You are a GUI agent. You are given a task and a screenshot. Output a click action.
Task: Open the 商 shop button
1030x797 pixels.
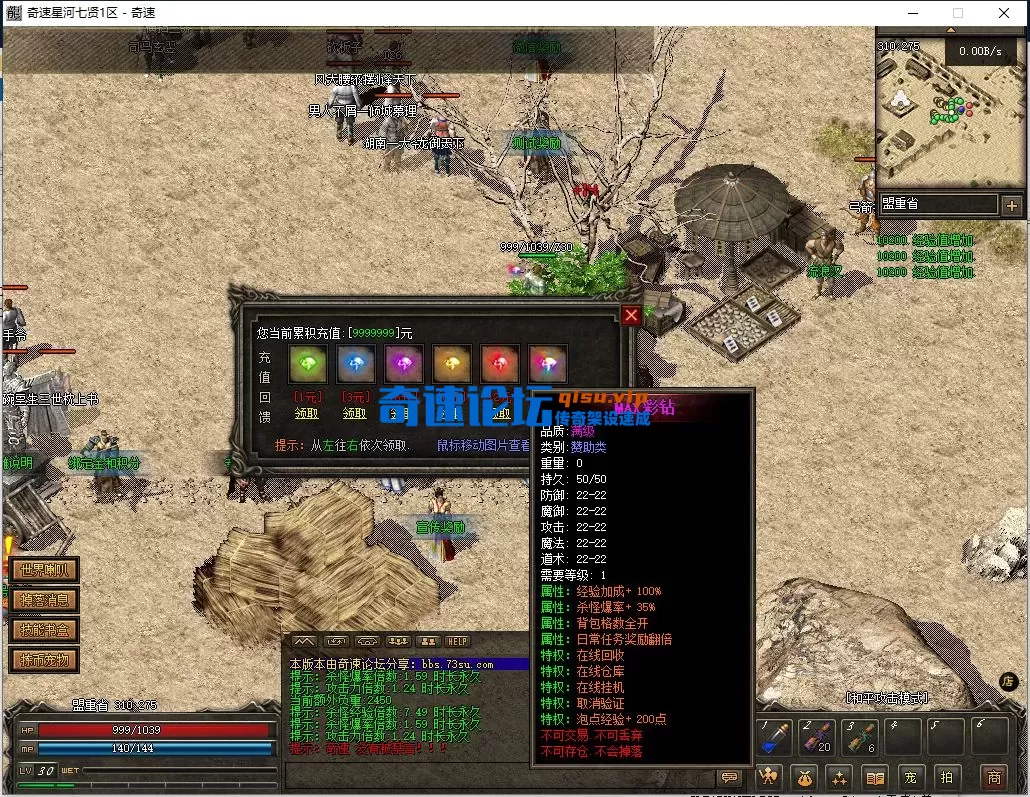[994, 776]
